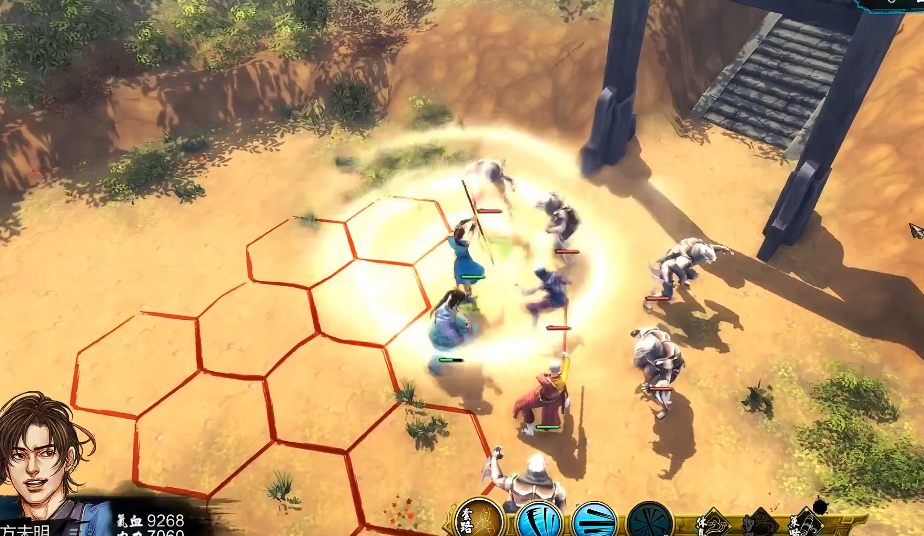Choose the 体息 rest diamond button
This screenshot has width=924, height=536.
[x=711, y=523]
